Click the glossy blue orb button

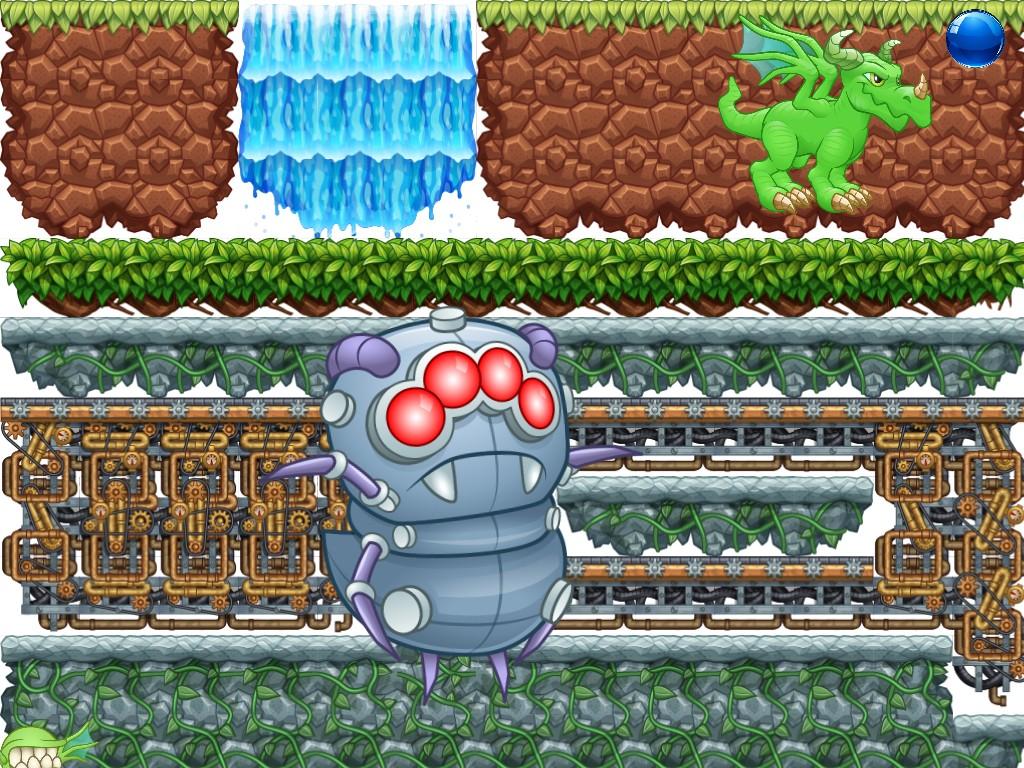tap(975, 39)
